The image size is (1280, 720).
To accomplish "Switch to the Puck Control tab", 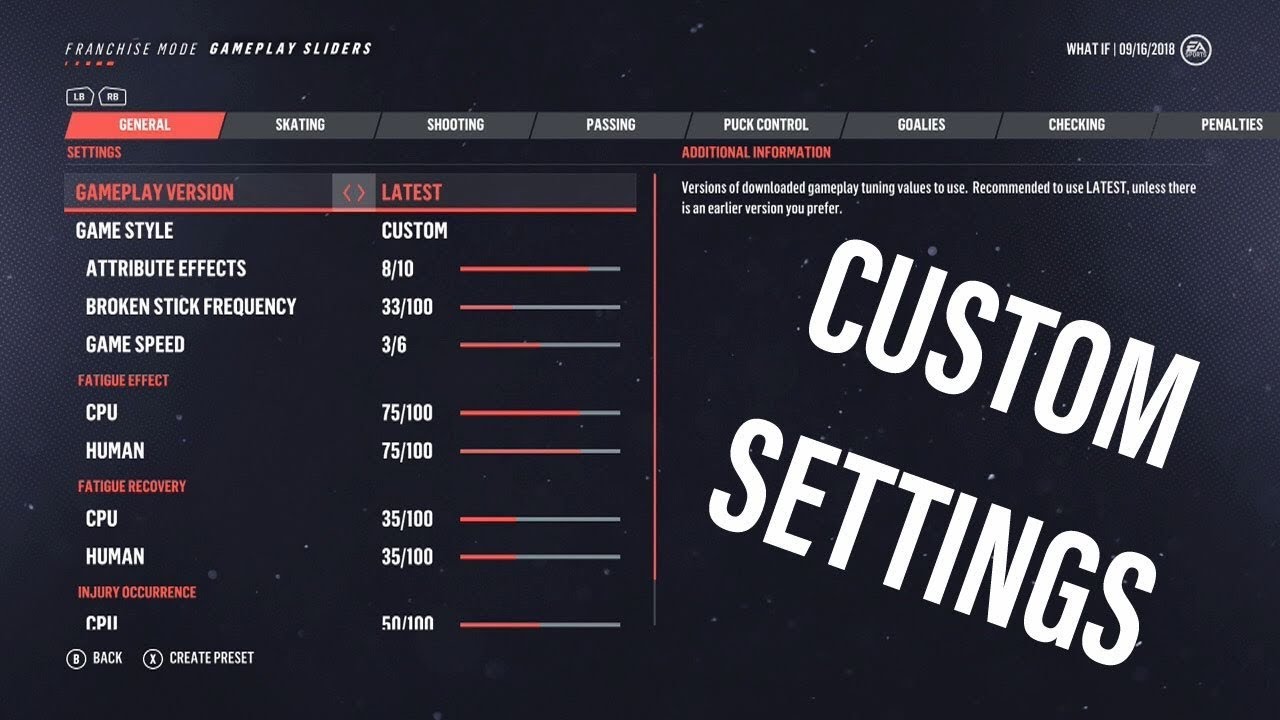I will [766, 124].
